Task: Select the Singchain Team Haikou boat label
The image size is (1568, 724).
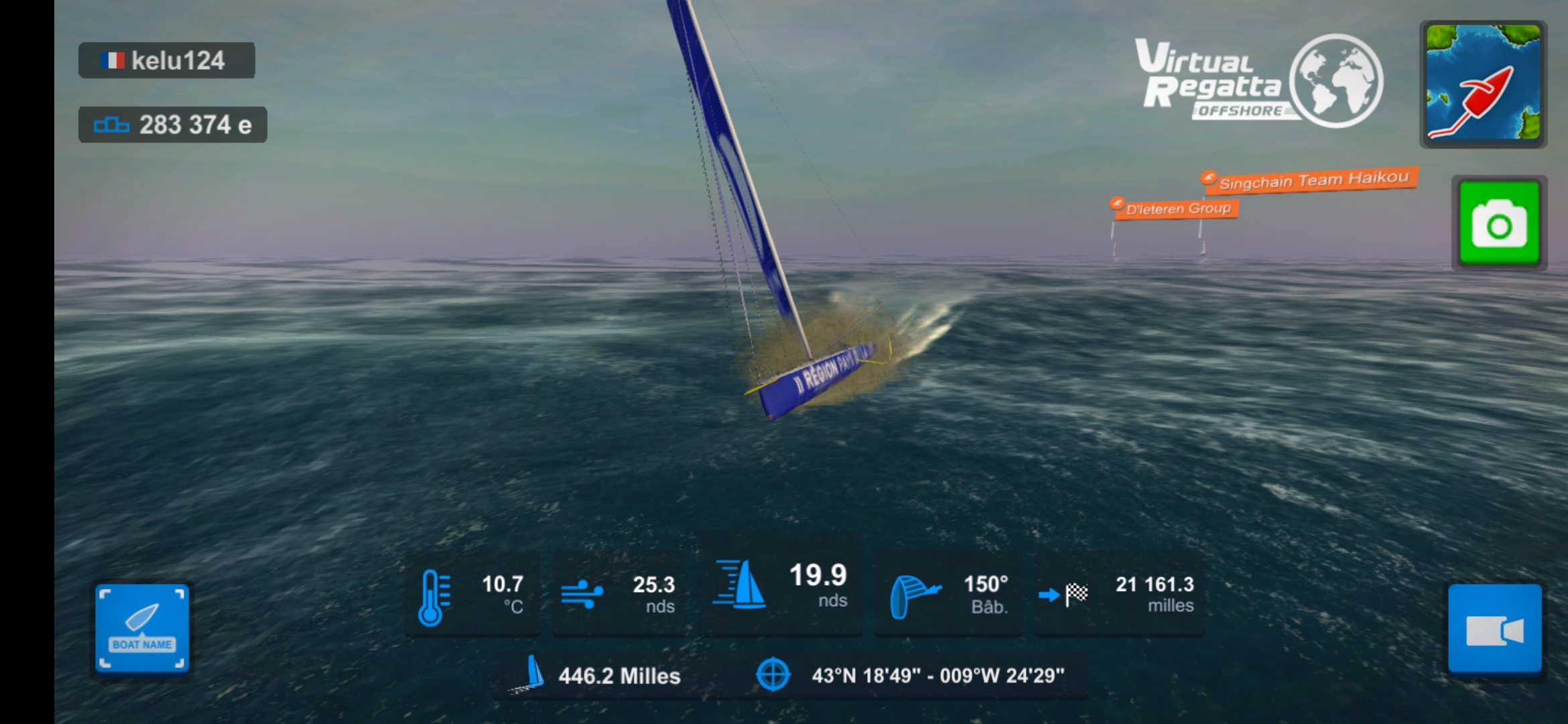Action: 1311,180
